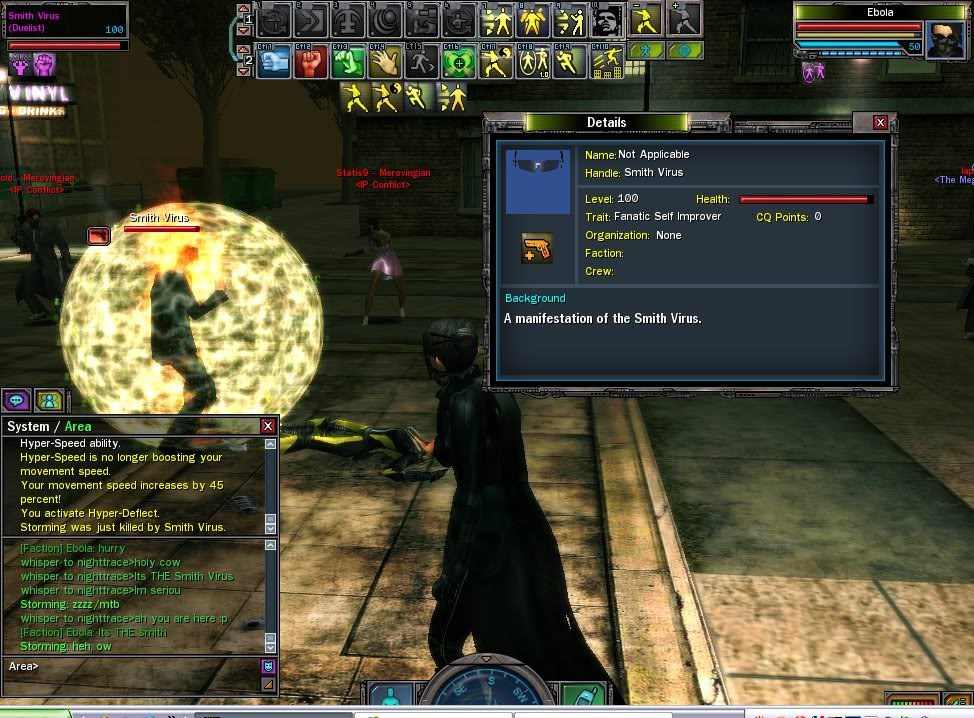Click the red target marker beside Smith Virus
Screen dimensions: 974x718
coord(99,236)
